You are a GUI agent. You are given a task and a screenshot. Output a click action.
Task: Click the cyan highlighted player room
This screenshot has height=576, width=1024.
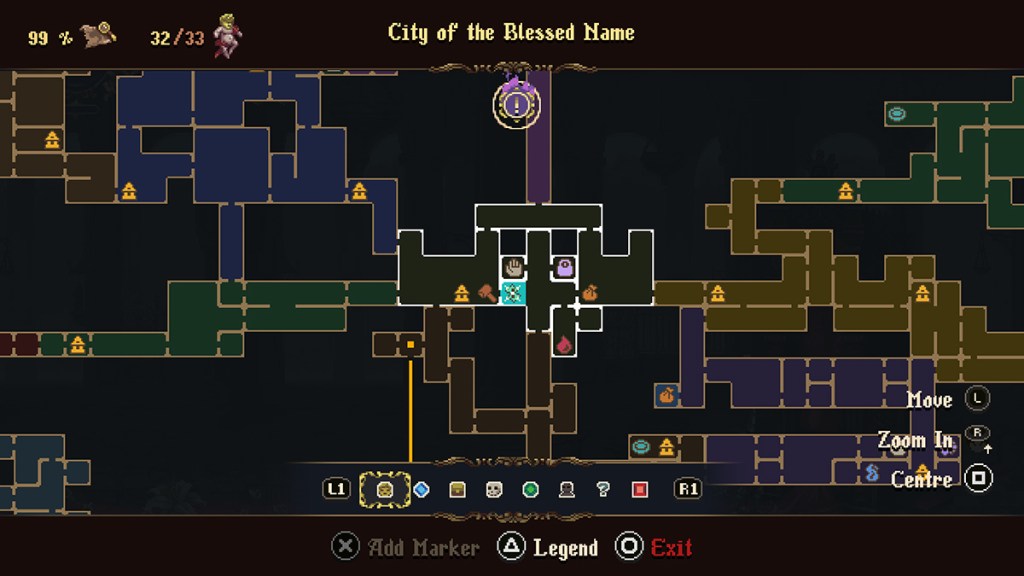coord(513,293)
